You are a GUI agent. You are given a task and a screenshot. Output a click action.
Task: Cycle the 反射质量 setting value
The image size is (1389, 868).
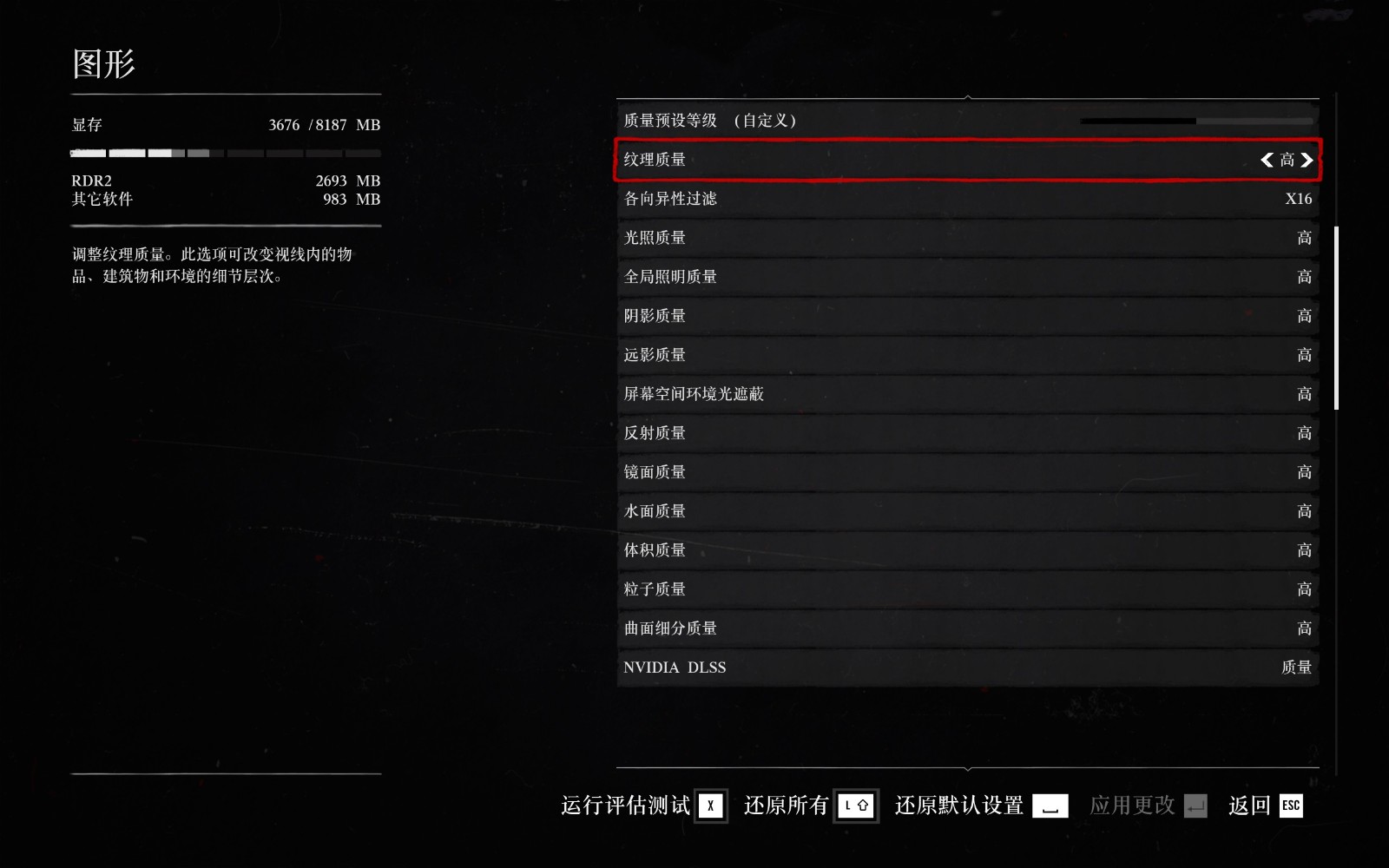click(966, 432)
